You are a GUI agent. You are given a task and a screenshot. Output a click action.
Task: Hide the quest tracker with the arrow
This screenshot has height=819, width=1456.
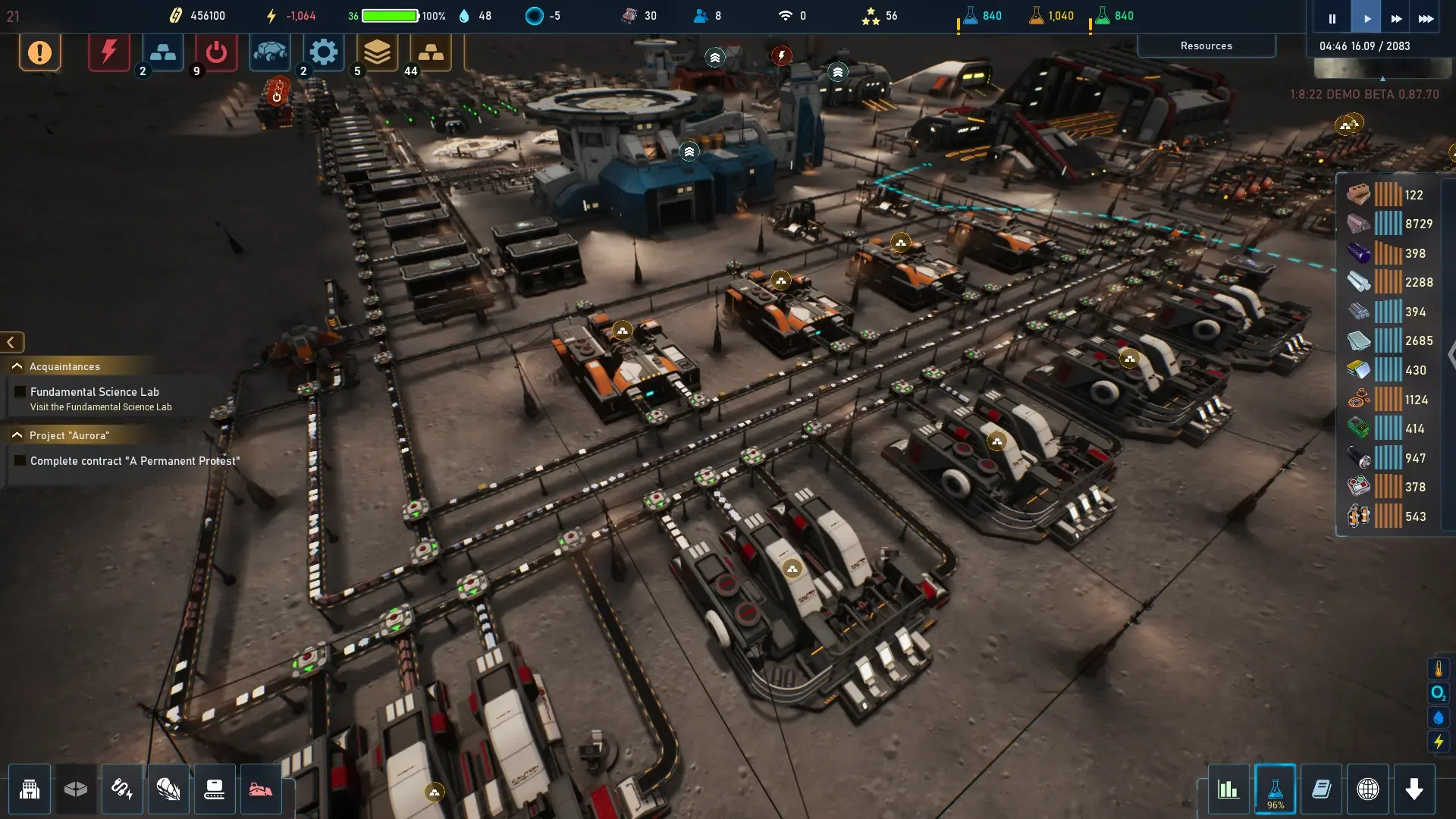(x=11, y=343)
